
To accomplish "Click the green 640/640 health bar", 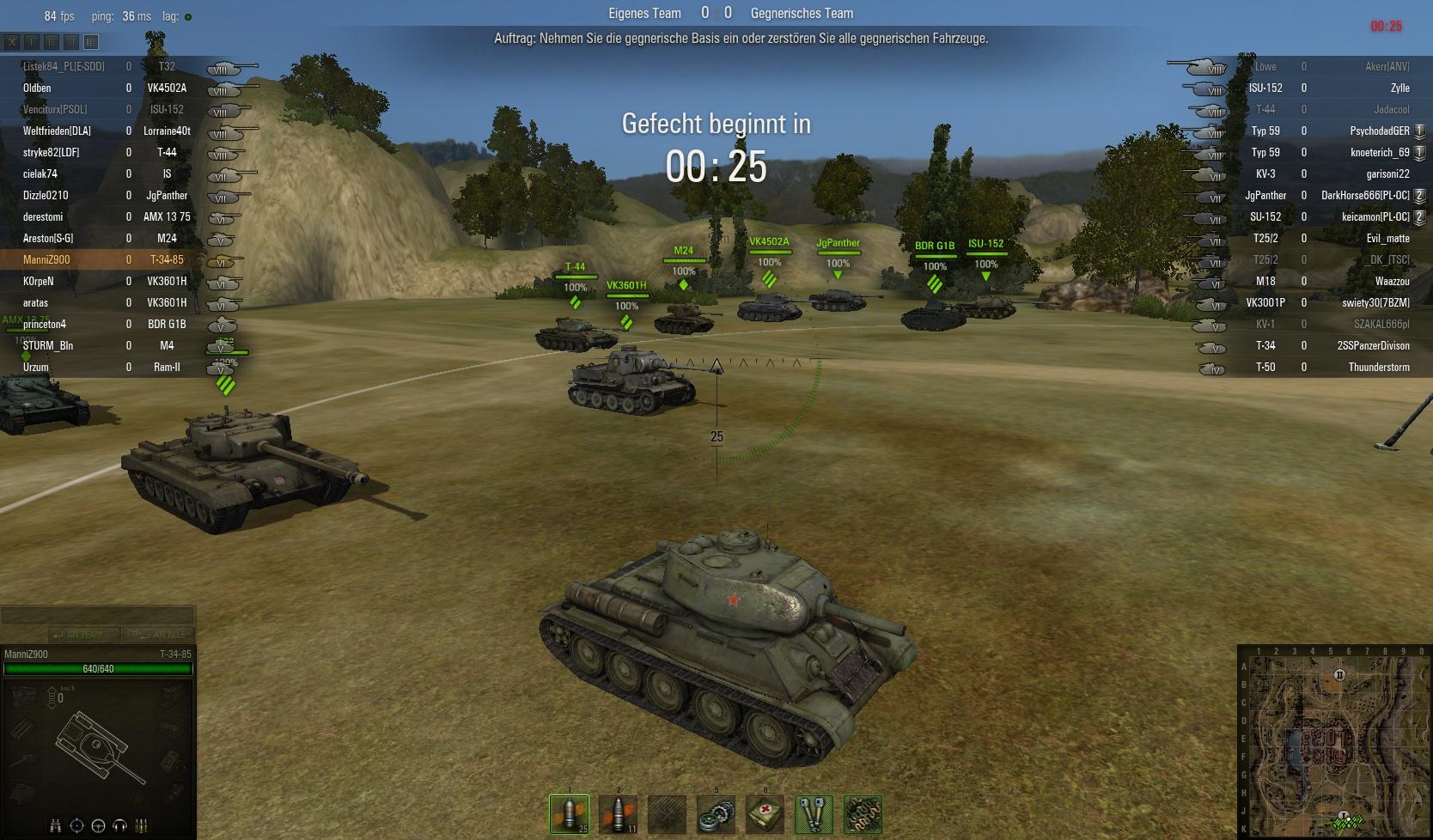I will click(x=97, y=668).
